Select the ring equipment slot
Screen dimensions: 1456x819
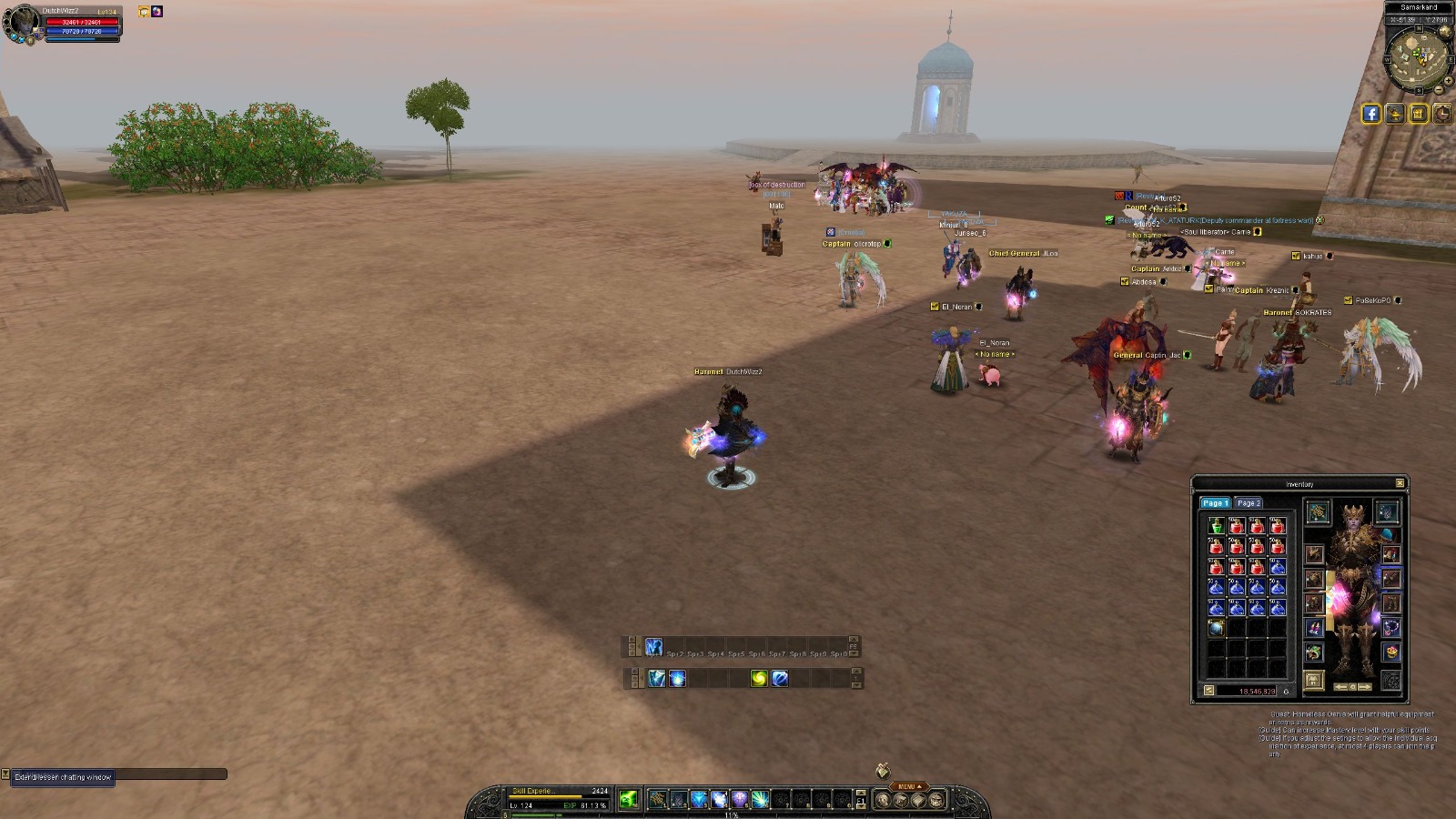[1390, 628]
